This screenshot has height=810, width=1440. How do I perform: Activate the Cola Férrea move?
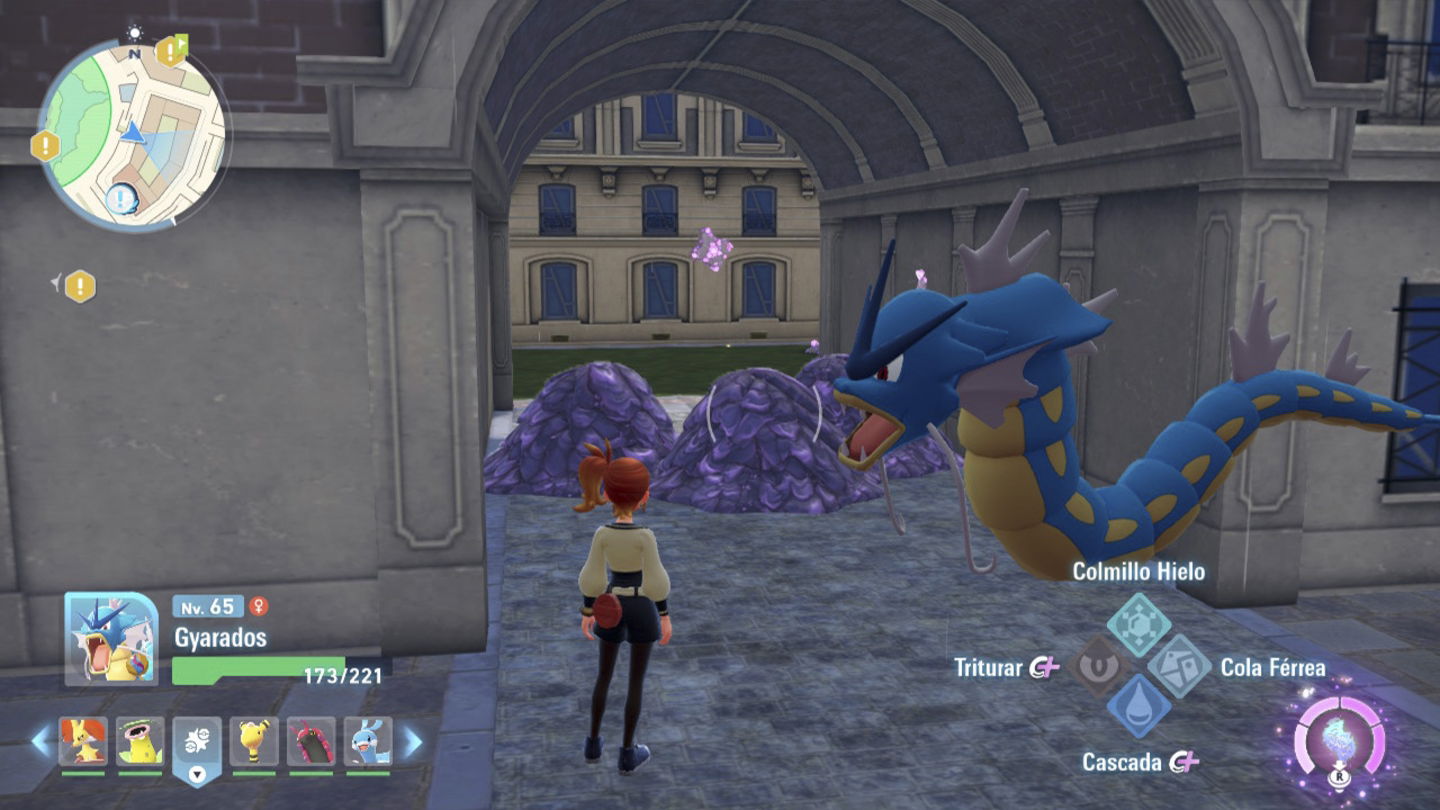click(1179, 667)
